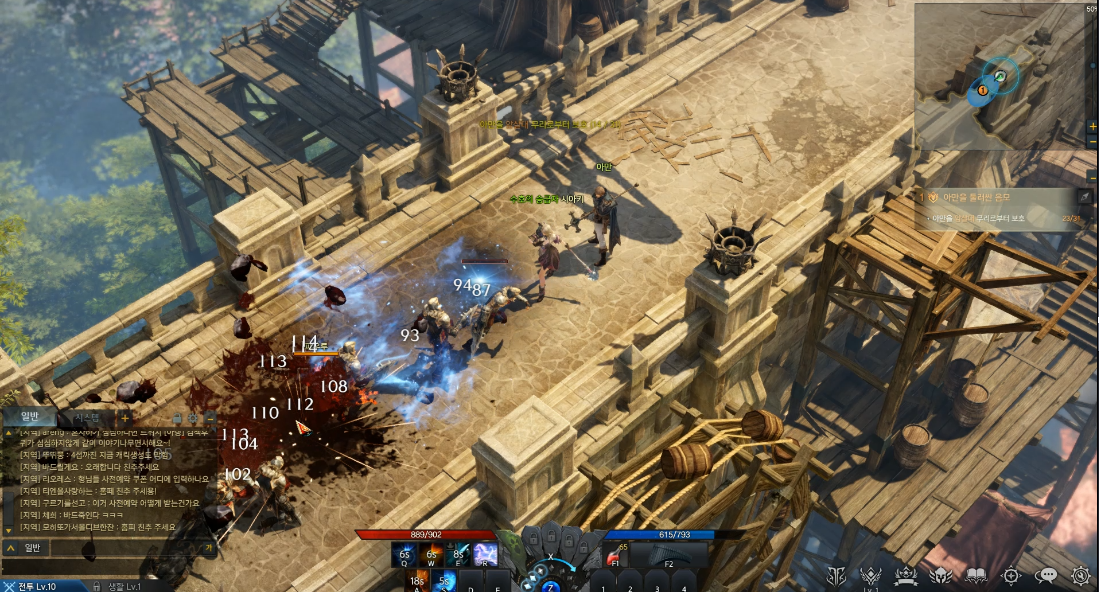
Task: Open chat settings gear icon
Action: click(x=193, y=417)
